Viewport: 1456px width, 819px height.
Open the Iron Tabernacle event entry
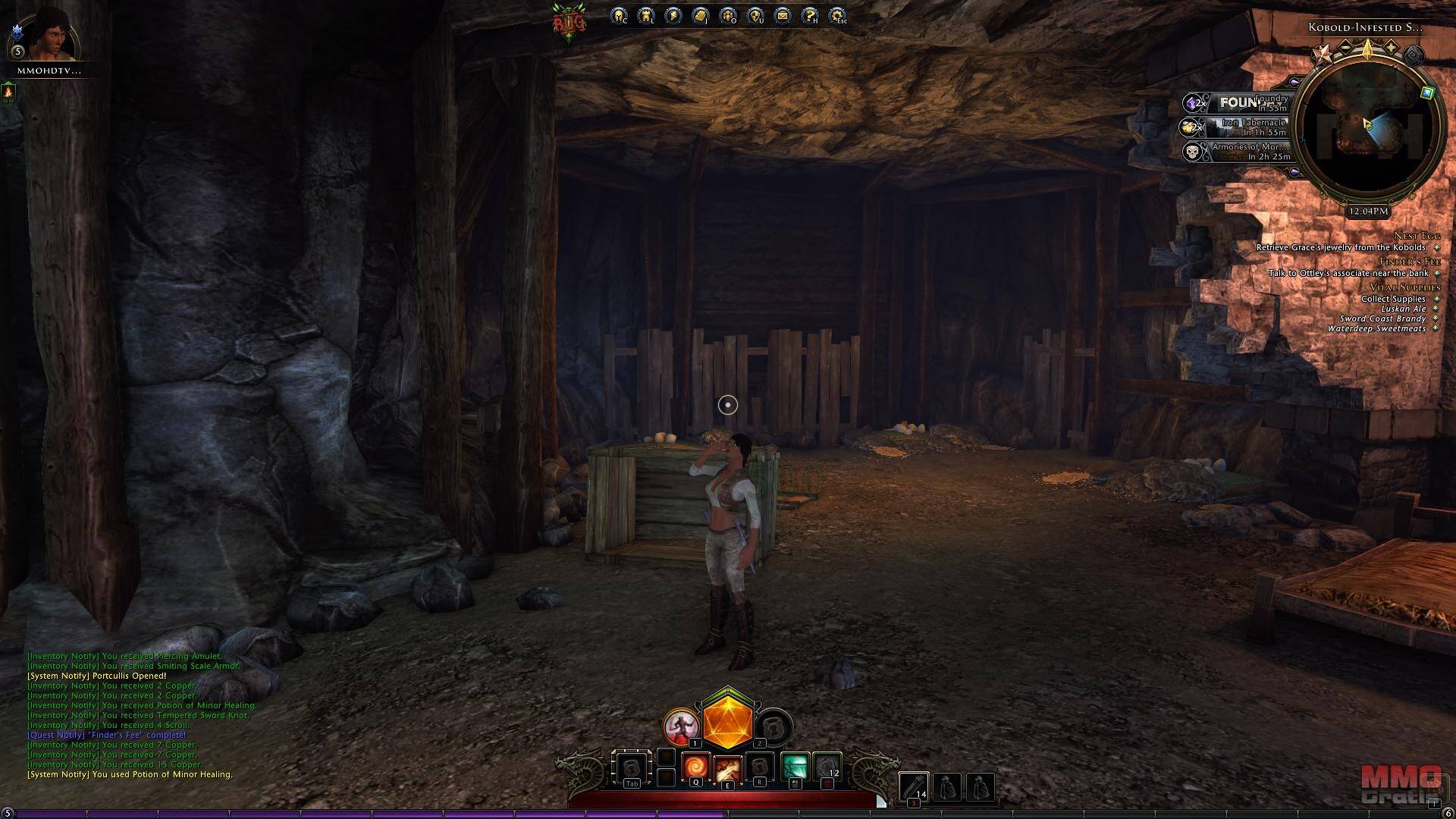1247,127
